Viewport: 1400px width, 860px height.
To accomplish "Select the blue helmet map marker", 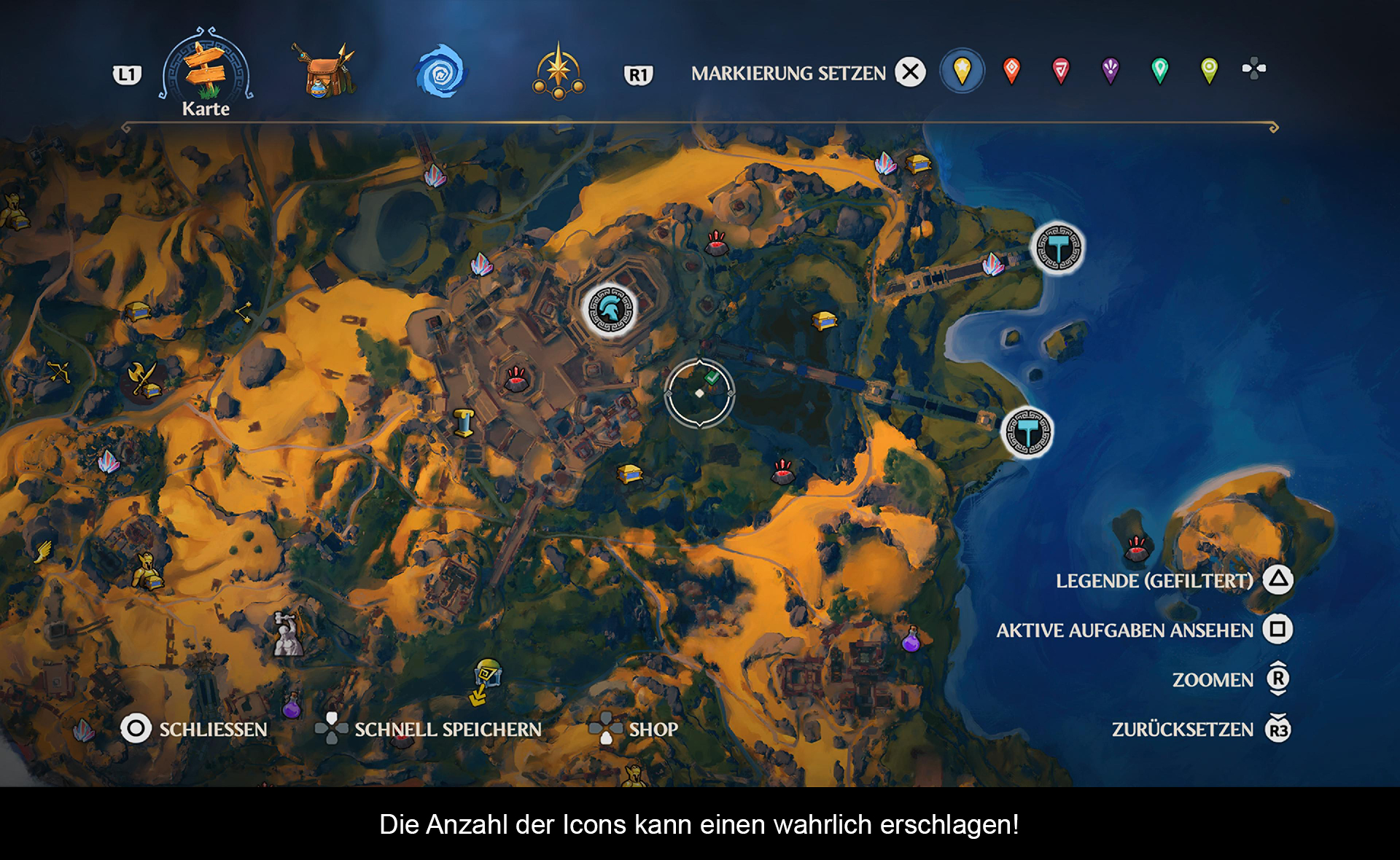I will 611,310.
